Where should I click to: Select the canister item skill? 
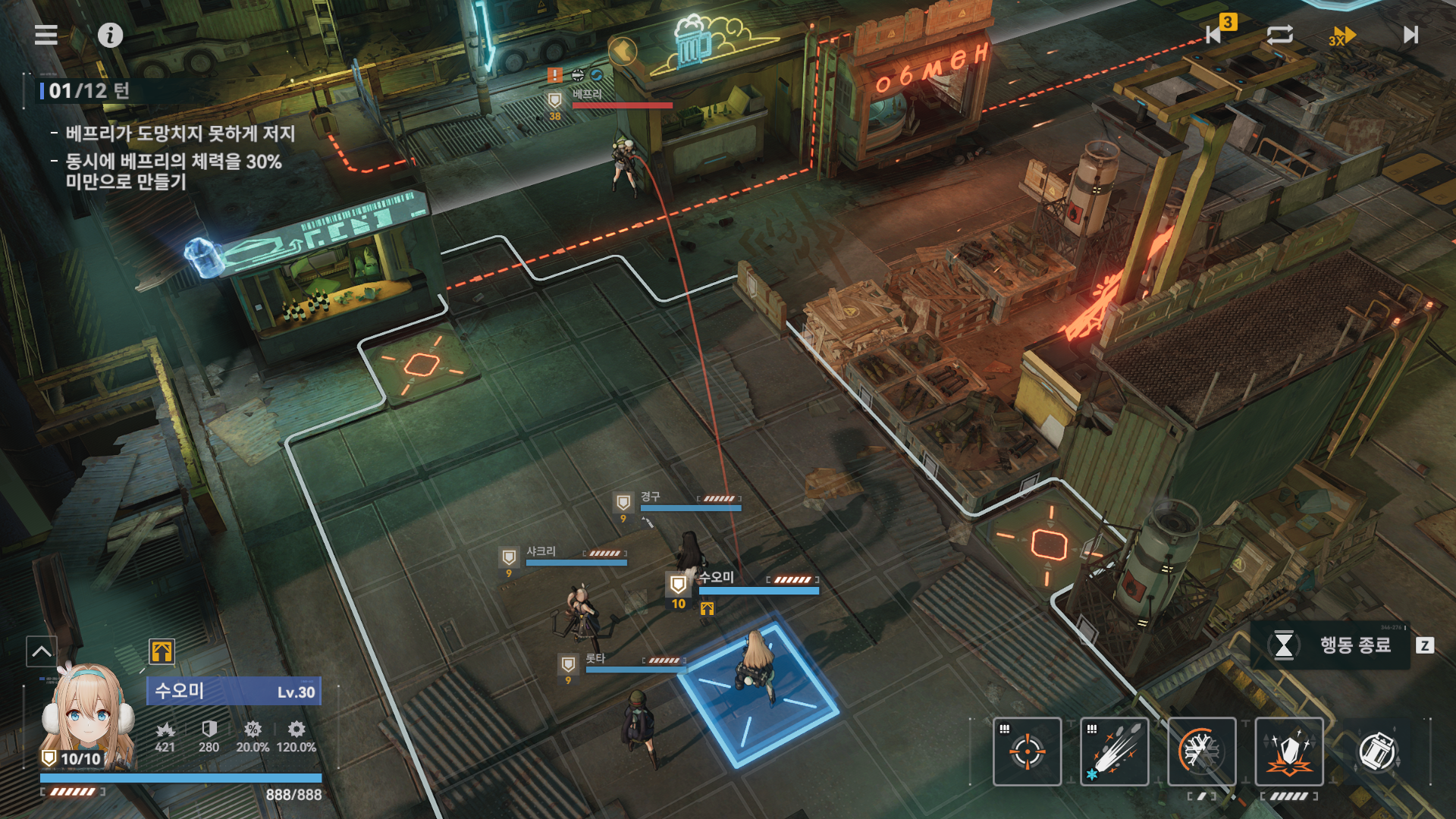pyautogui.click(x=1376, y=751)
